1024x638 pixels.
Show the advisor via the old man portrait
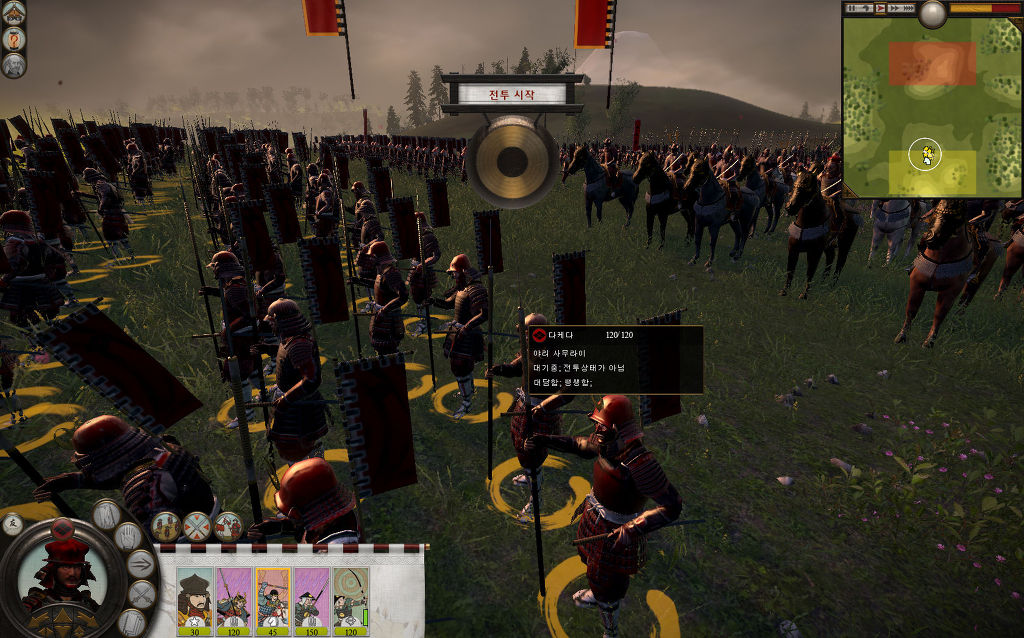(x=13, y=65)
